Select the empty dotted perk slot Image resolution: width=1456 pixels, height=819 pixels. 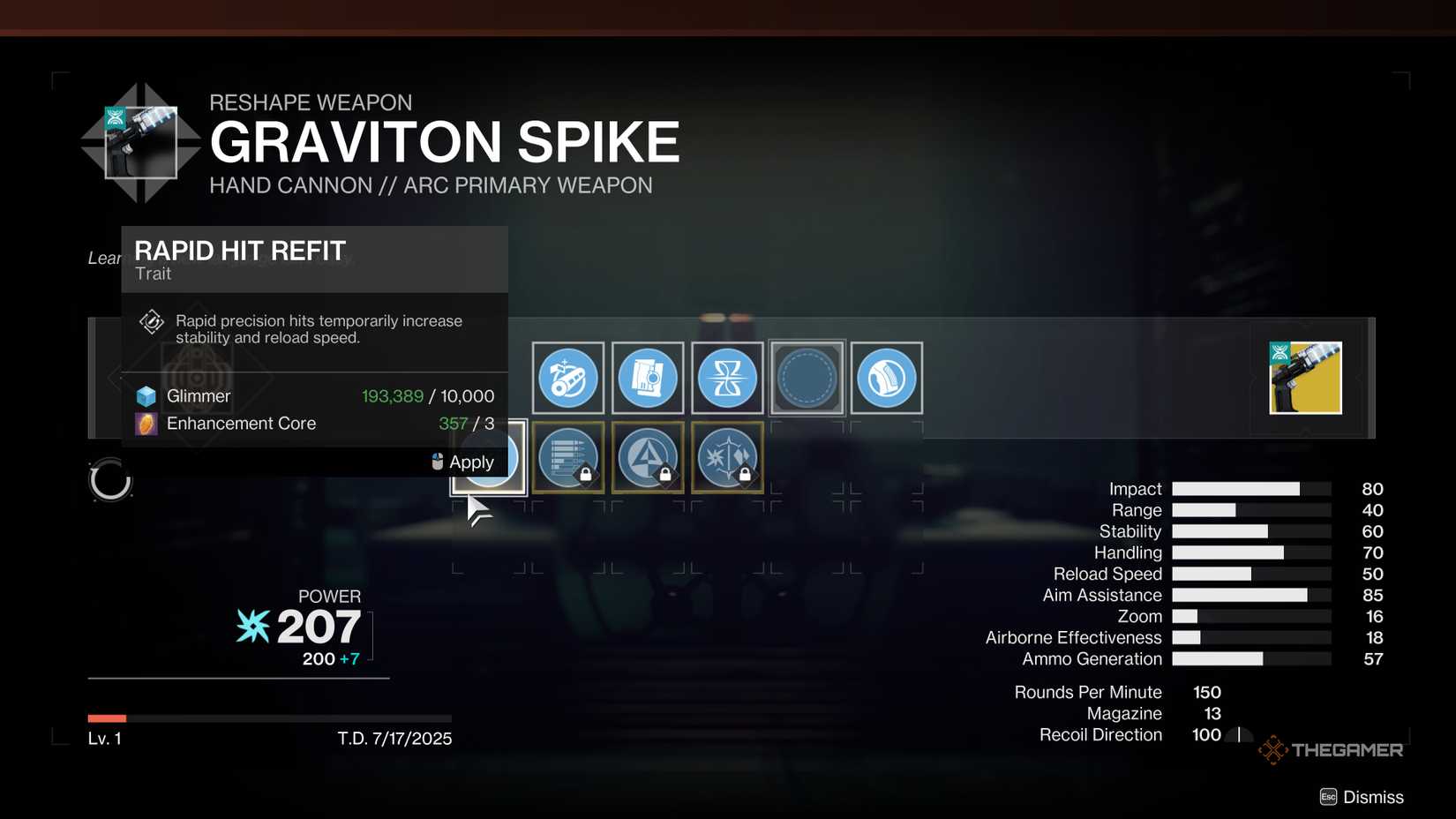[x=807, y=378]
